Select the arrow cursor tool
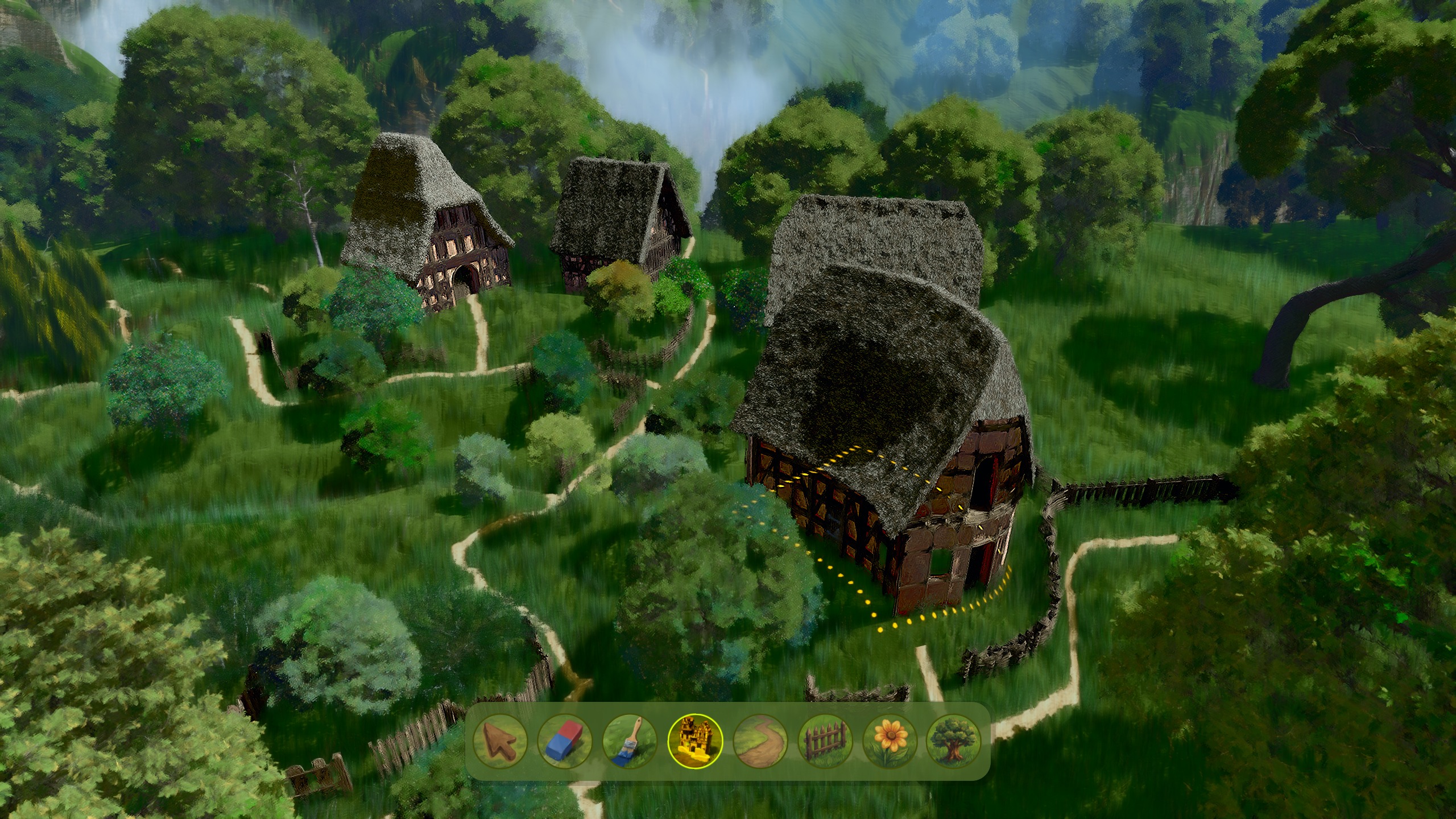The width and height of the screenshot is (1456, 819). (x=500, y=741)
